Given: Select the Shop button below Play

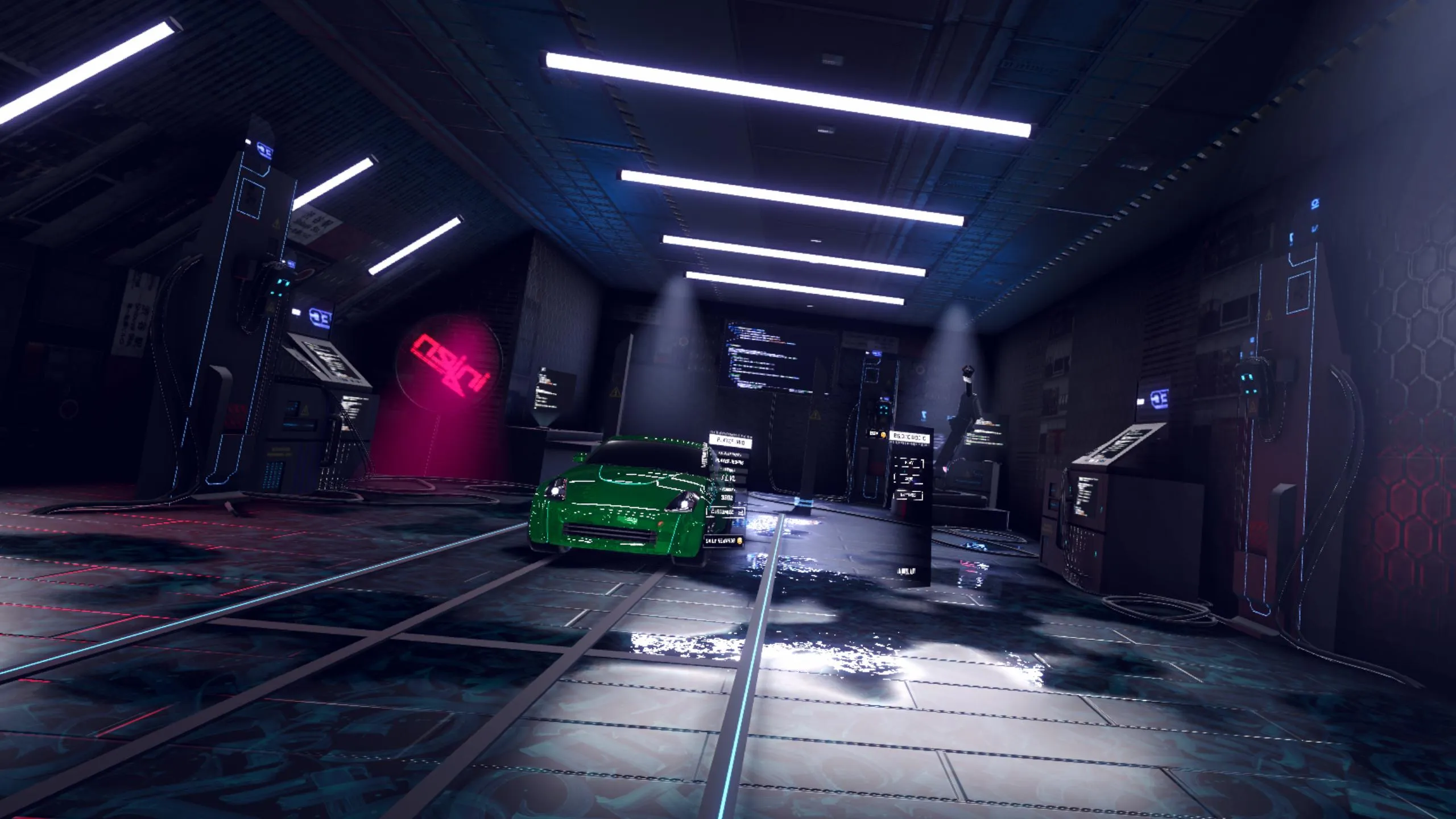Looking at the screenshot, I should pyautogui.click(x=908, y=479).
